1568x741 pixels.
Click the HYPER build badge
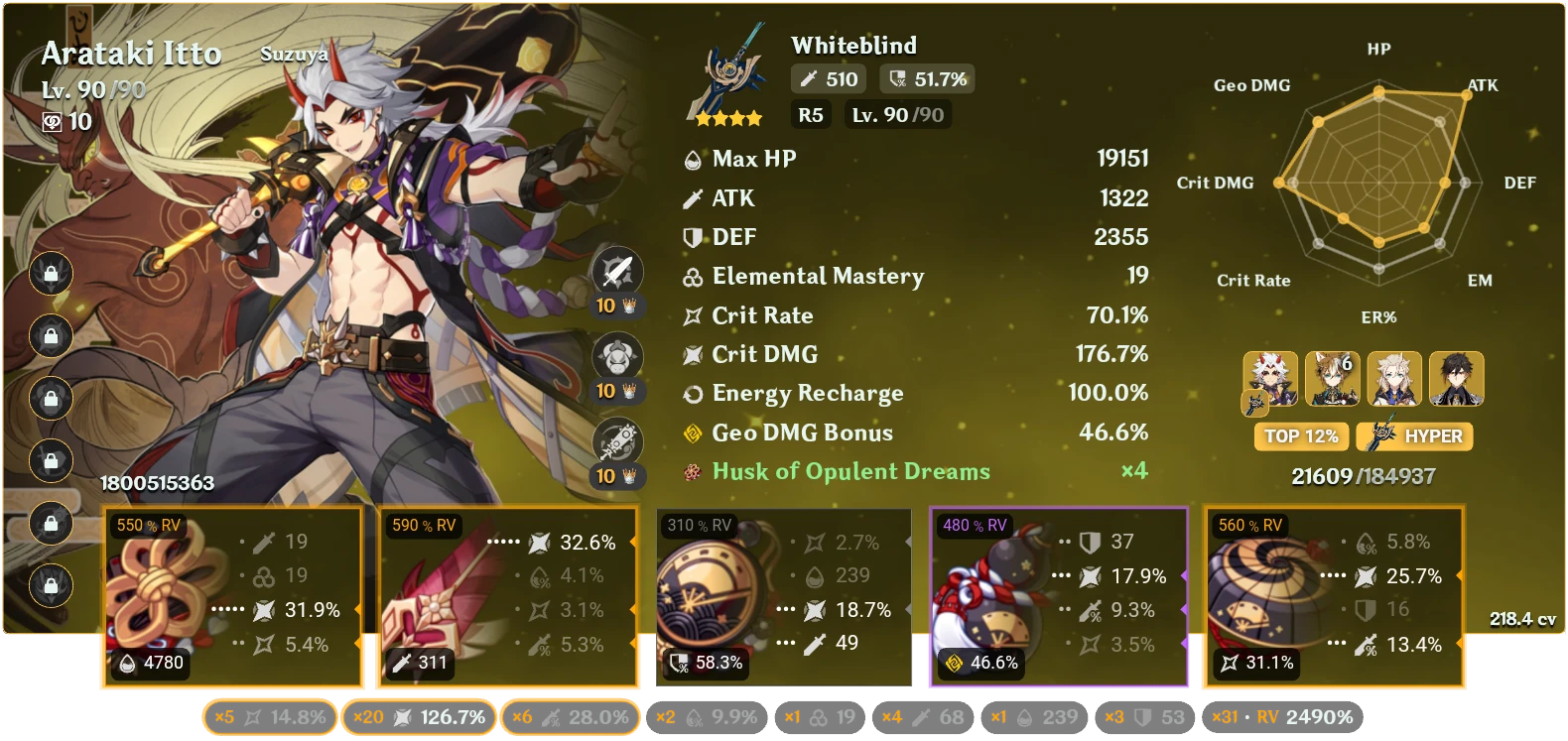click(x=1413, y=436)
